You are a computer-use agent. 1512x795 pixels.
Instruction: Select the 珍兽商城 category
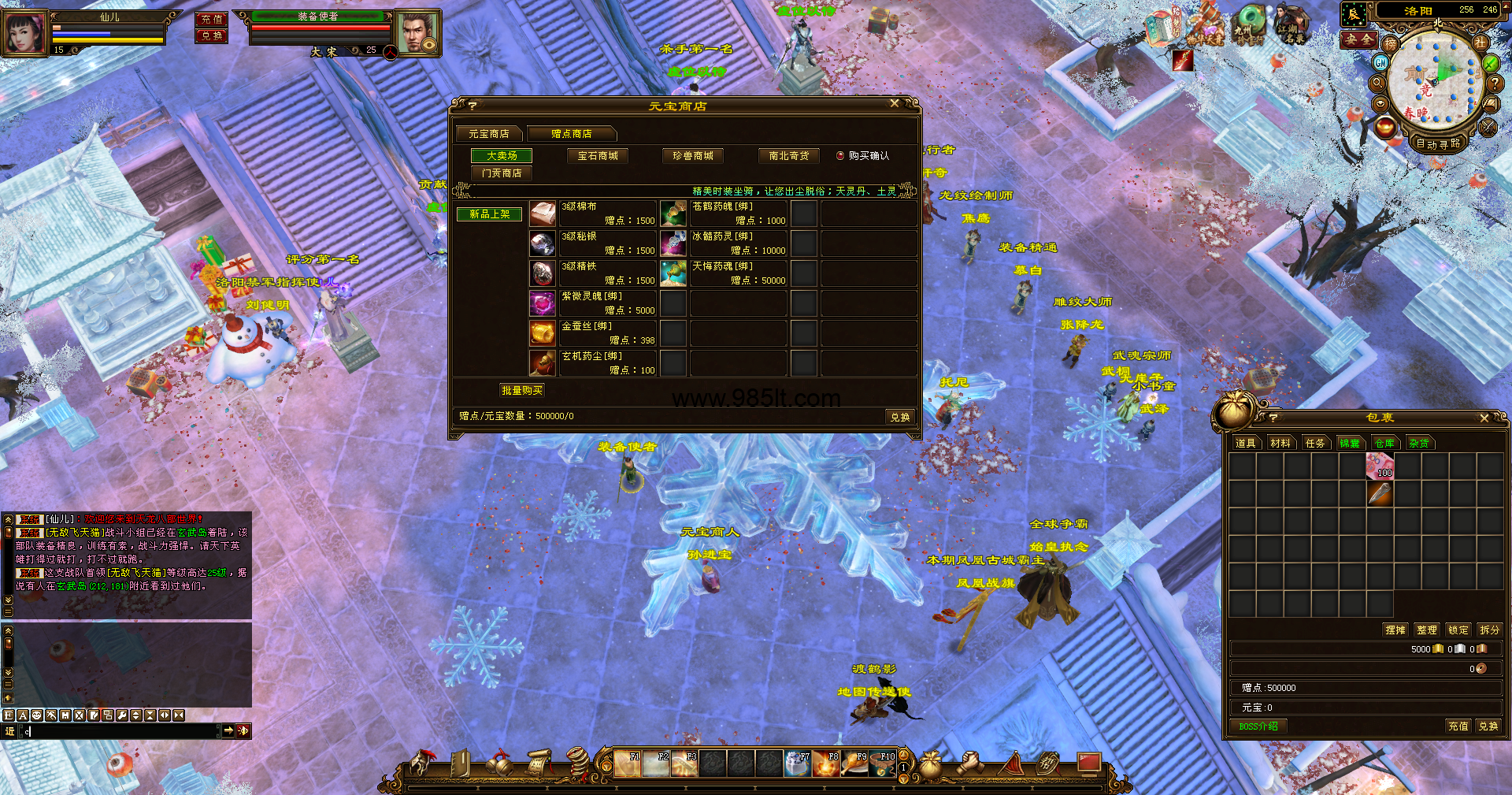(x=693, y=156)
